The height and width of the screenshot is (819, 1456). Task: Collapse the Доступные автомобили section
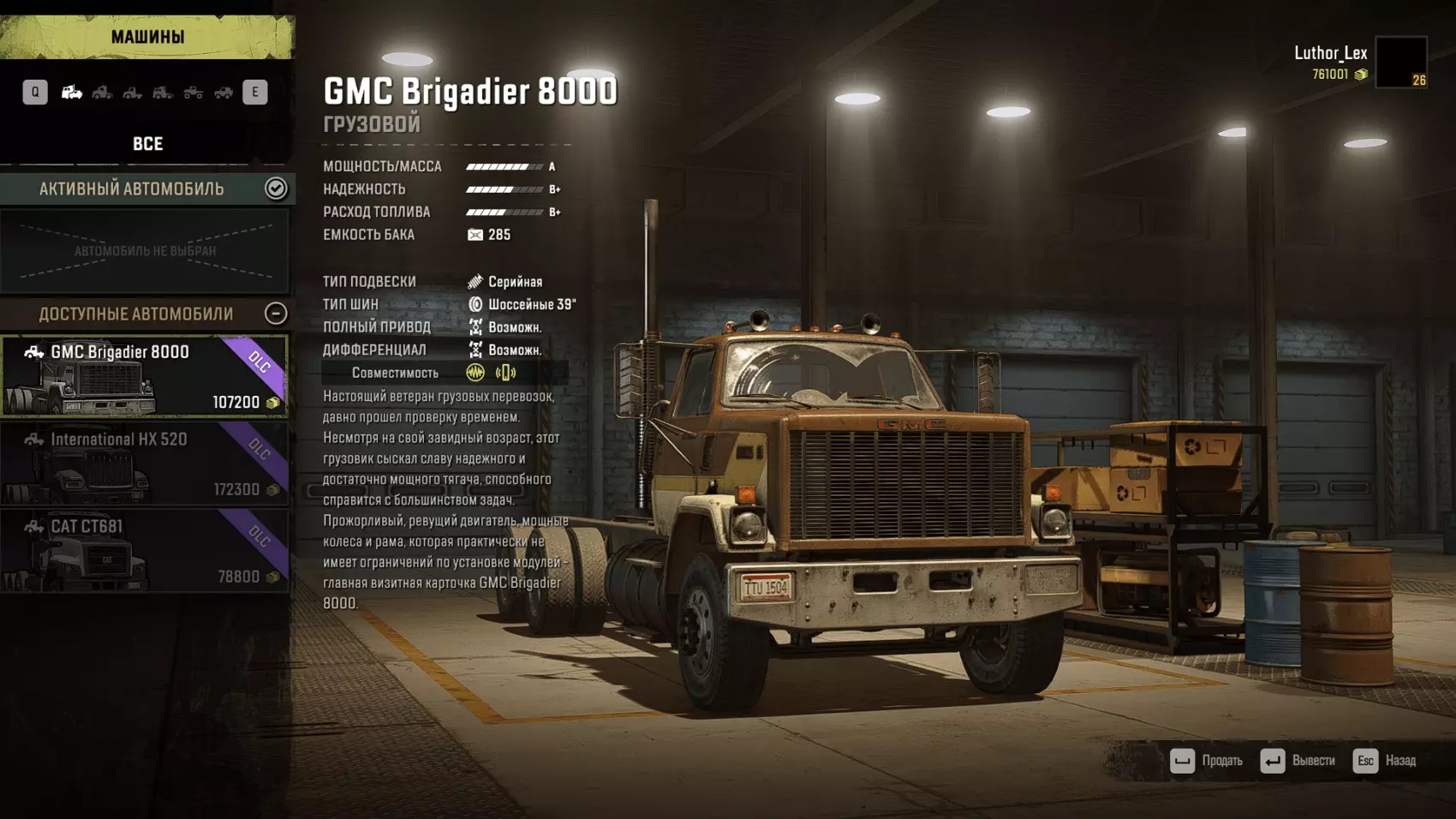[276, 314]
